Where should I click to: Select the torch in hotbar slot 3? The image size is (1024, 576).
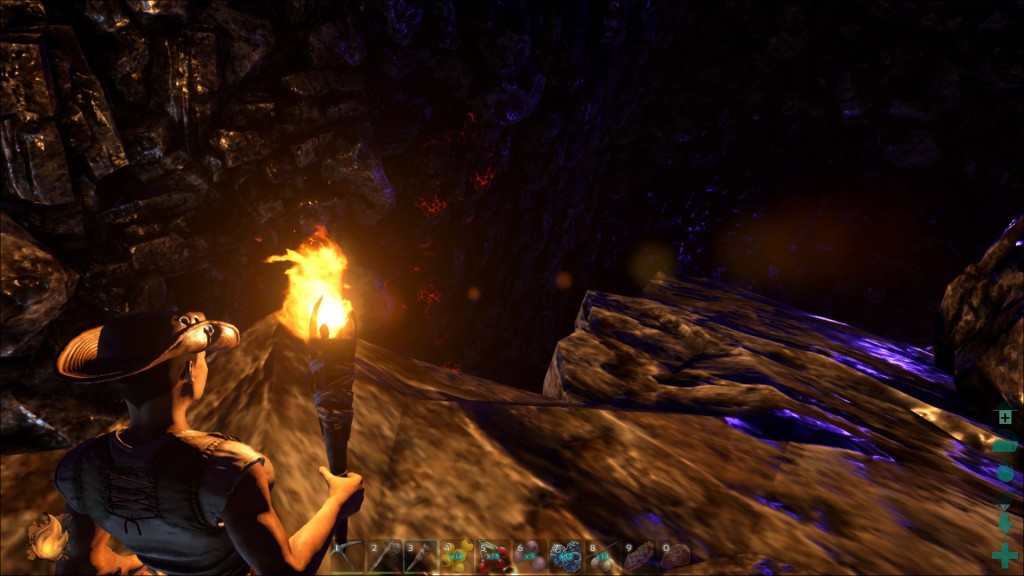tap(421, 556)
